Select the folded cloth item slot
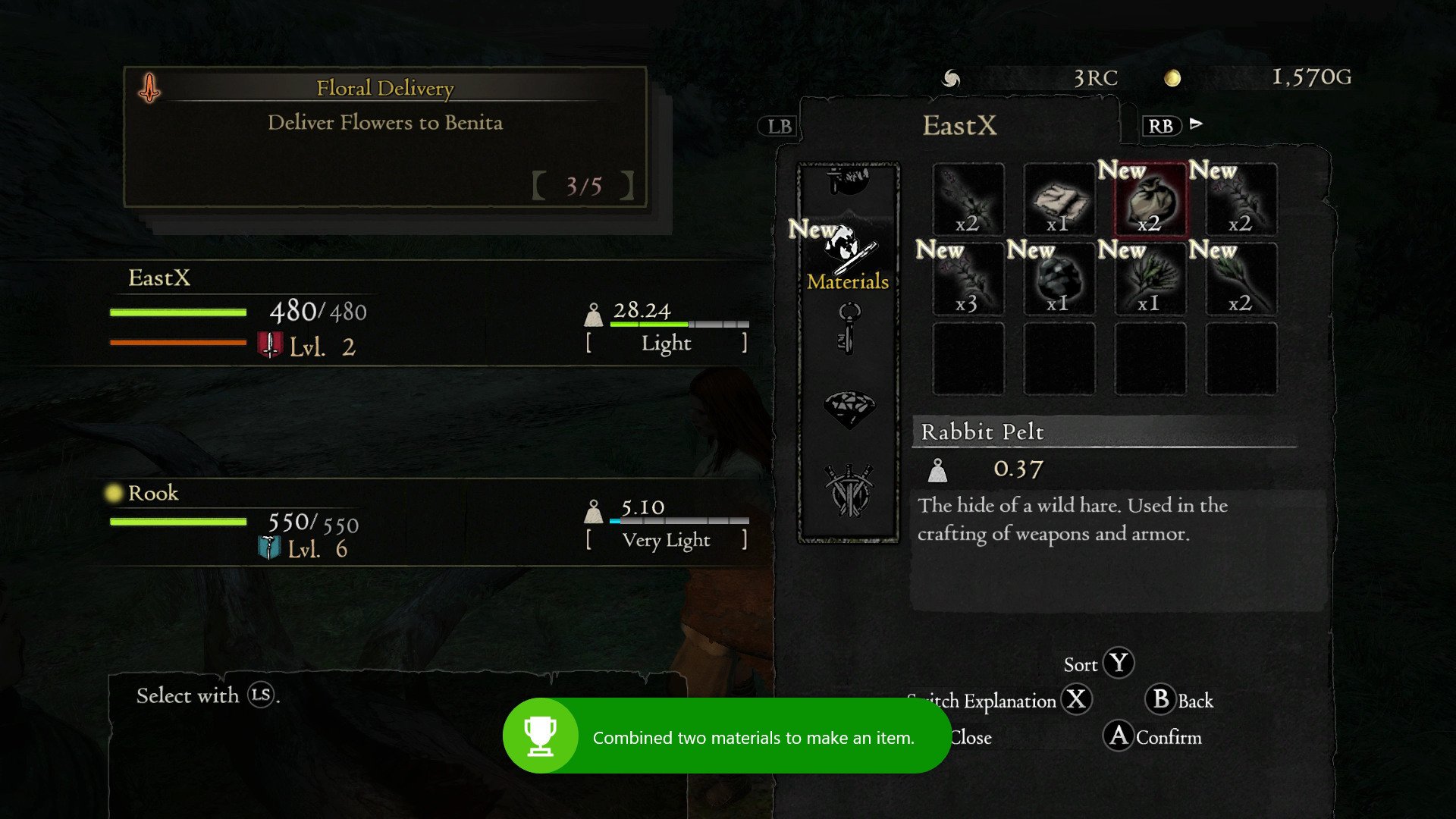The width and height of the screenshot is (1456, 819). tap(1059, 200)
